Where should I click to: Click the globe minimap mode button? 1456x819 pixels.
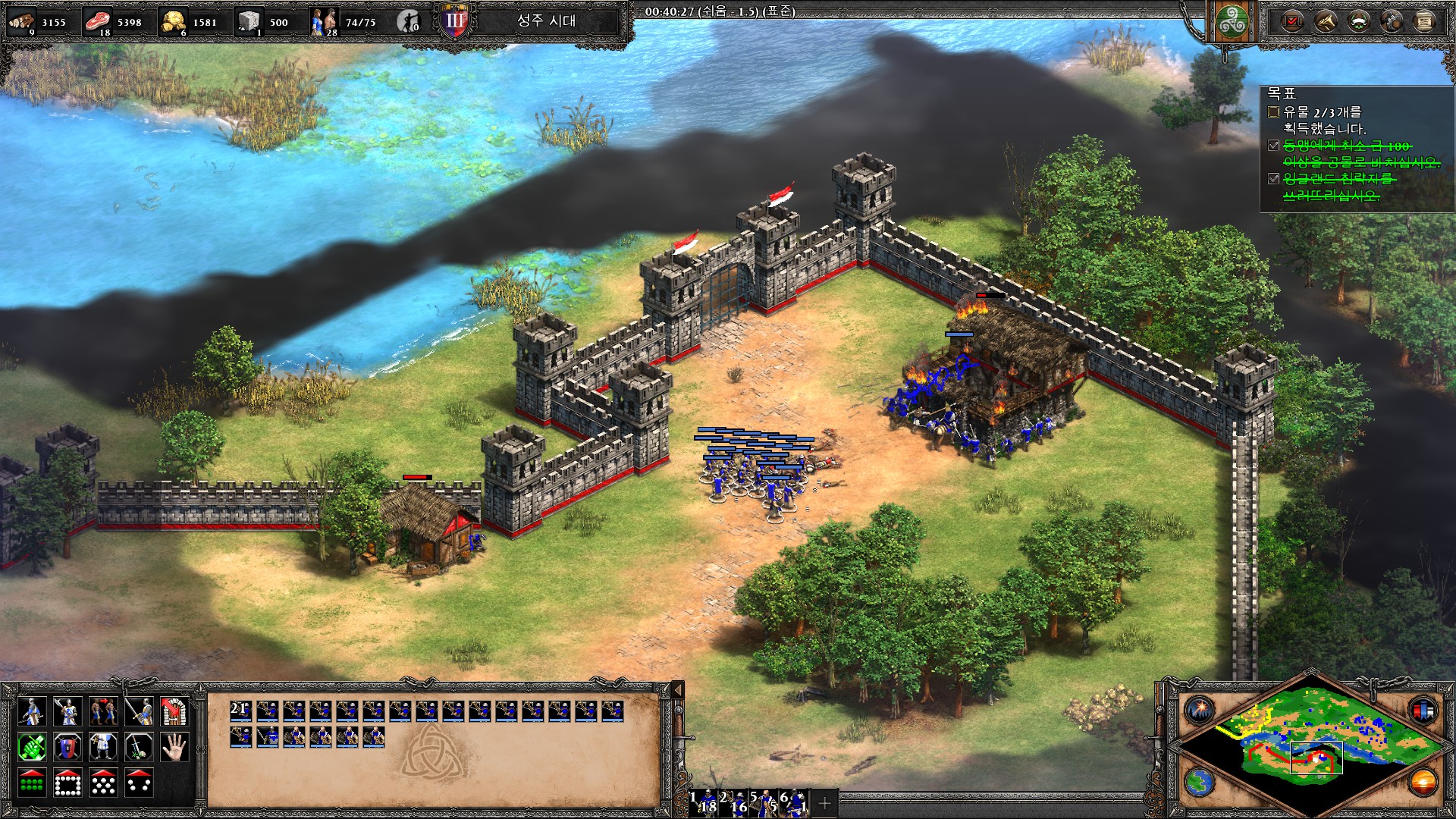click(x=1200, y=781)
